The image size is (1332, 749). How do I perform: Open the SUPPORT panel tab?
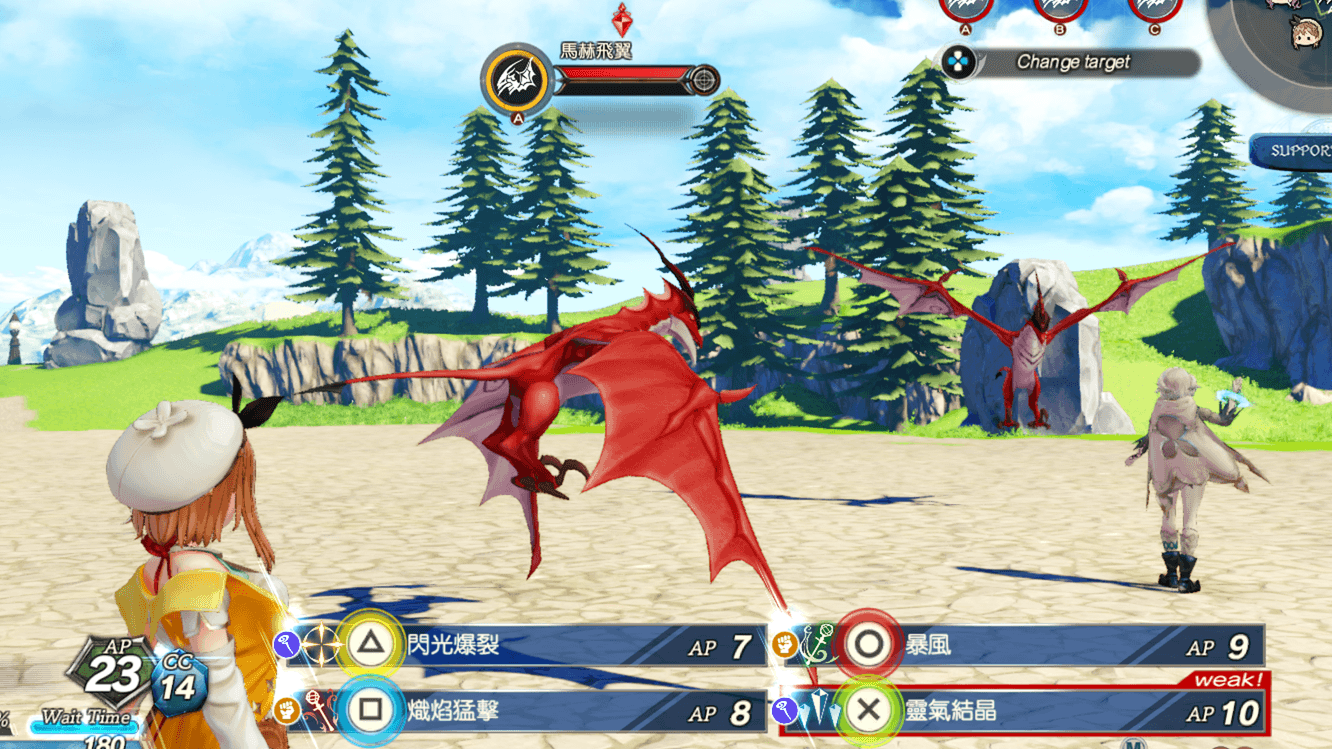tap(1295, 151)
